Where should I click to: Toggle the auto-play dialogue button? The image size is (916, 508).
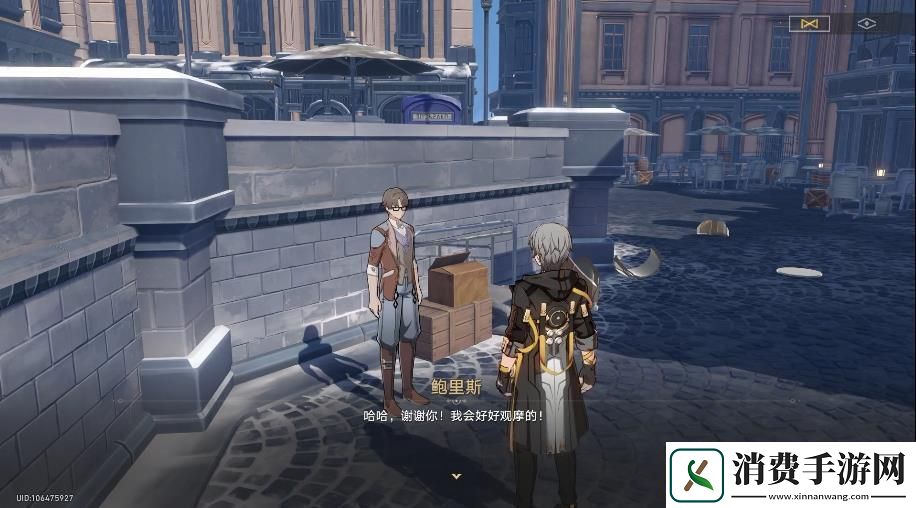pos(809,22)
